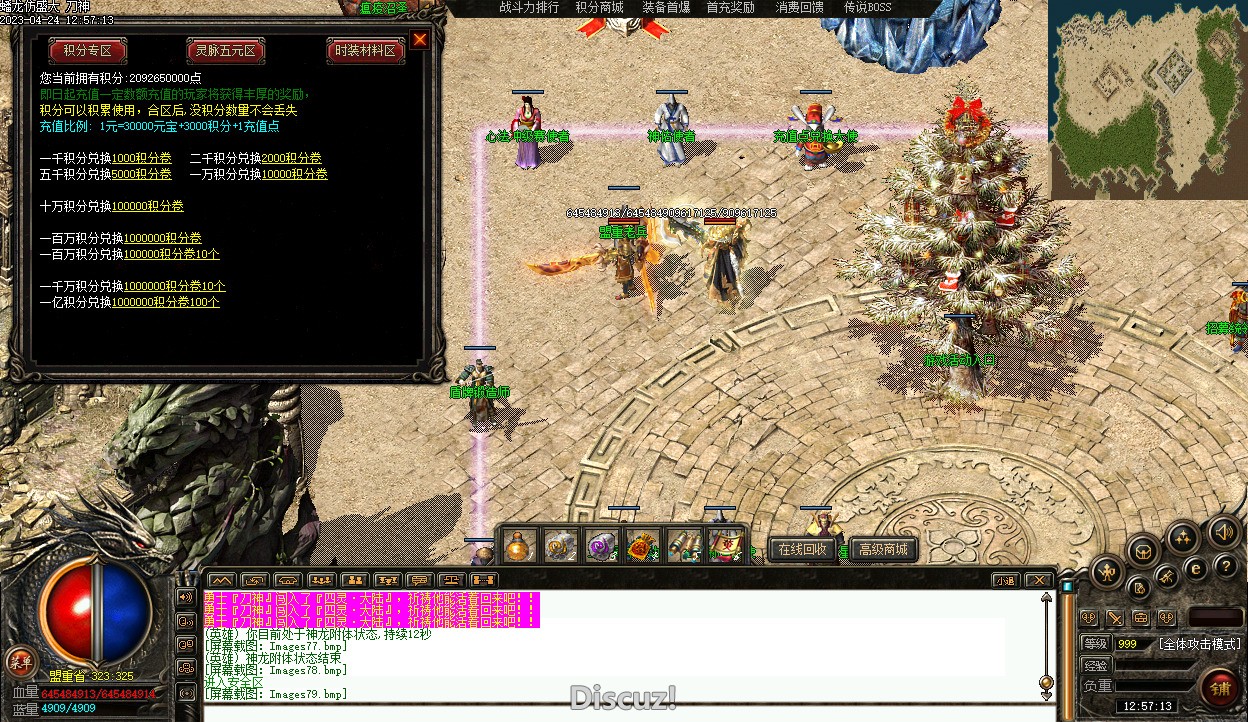Screen dimensions: 1248x722
Task: Open the 在线回收 recycling button
Action: 802,549
